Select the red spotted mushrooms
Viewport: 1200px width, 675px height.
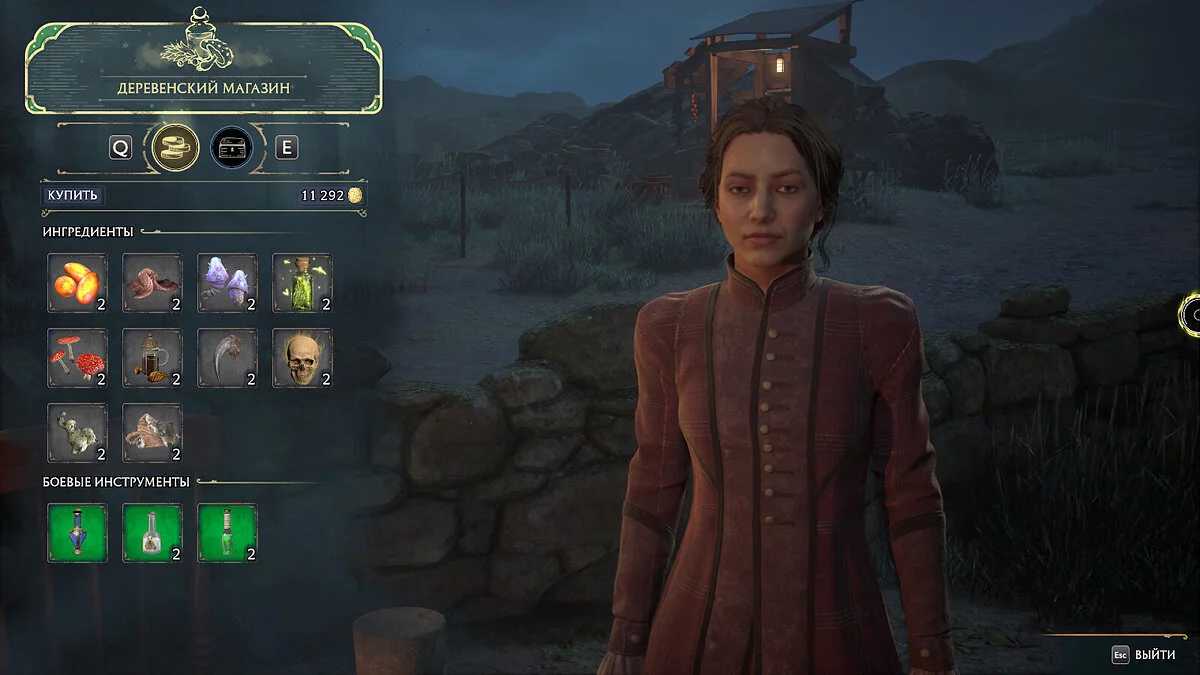tap(77, 358)
